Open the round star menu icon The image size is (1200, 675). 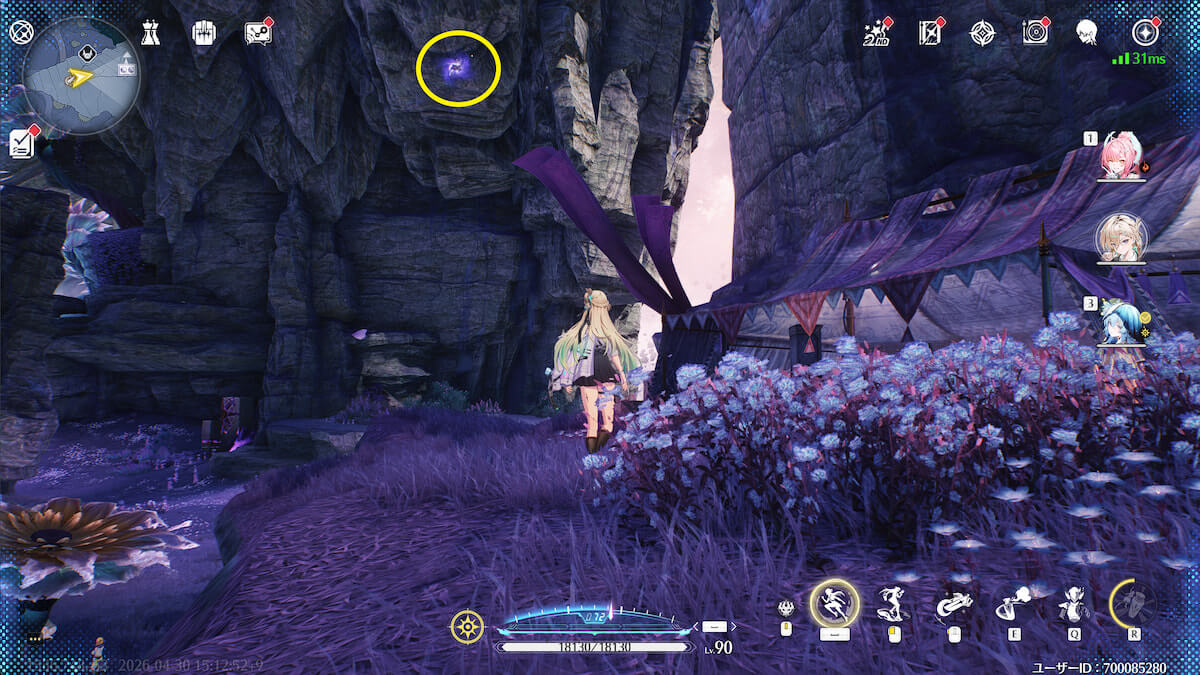pyautogui.click(x=1144, y=33)
